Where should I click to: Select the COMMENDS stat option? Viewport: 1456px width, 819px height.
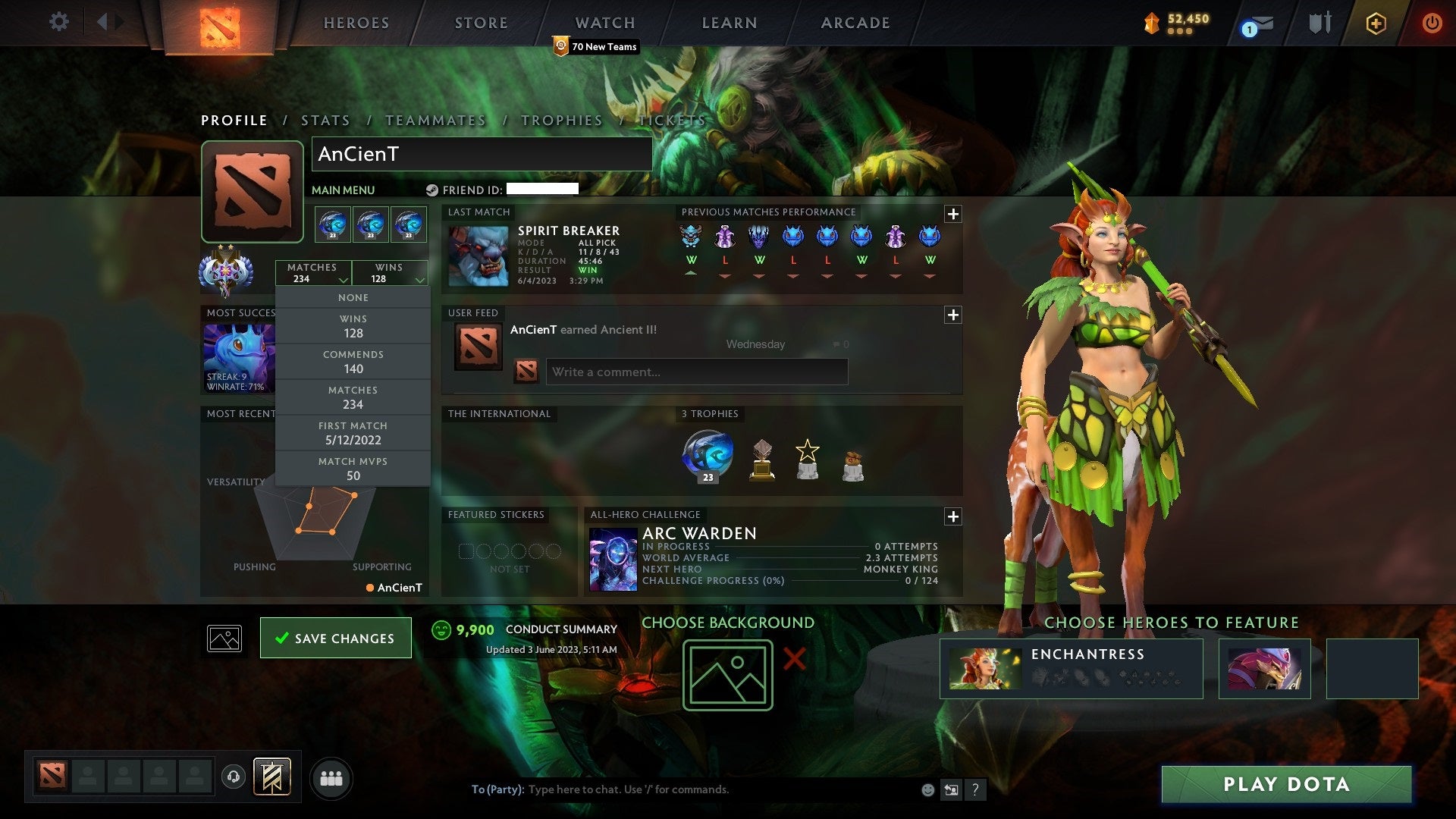353,362
